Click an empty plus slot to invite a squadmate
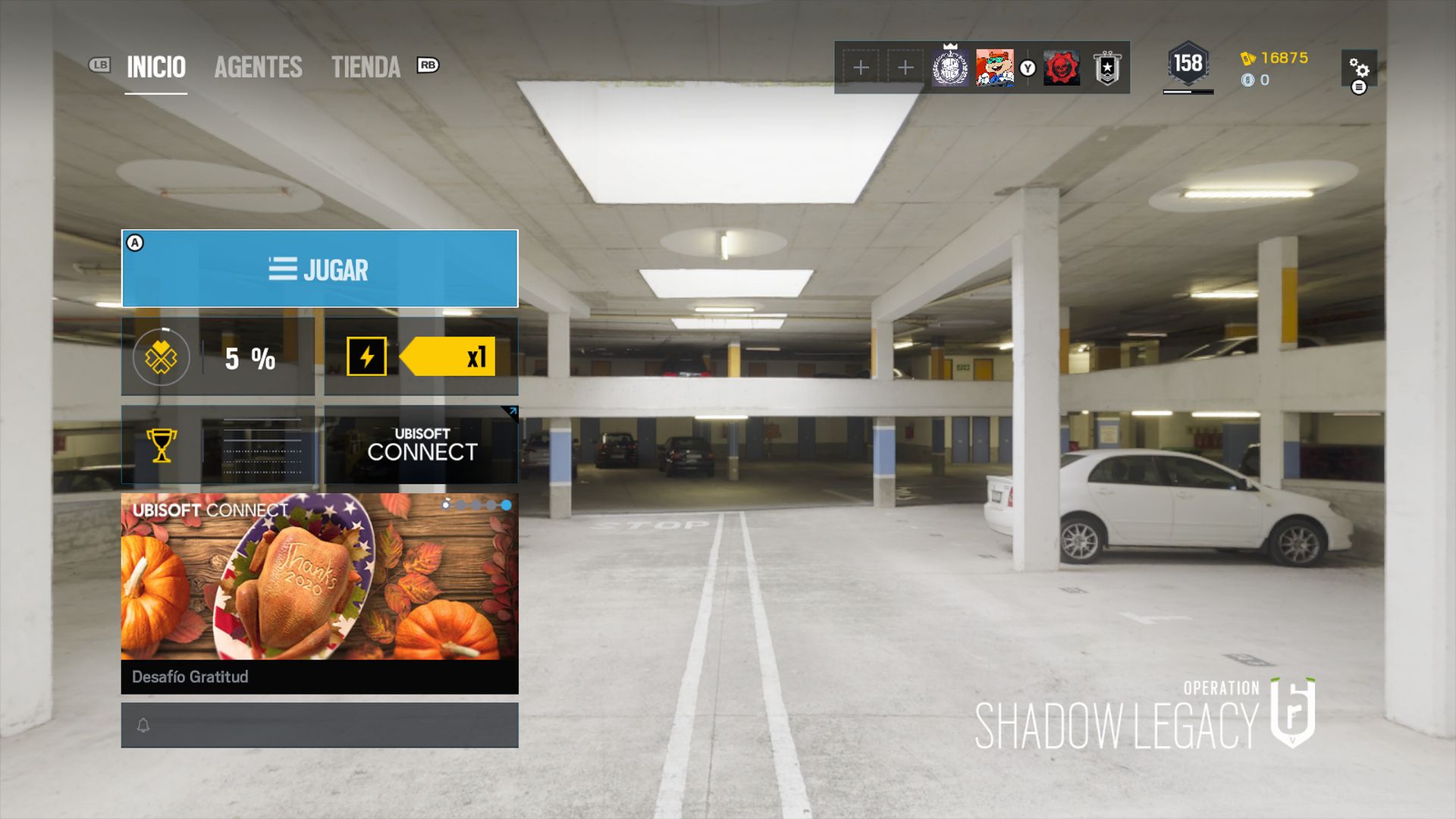 [x=860, y=67]
